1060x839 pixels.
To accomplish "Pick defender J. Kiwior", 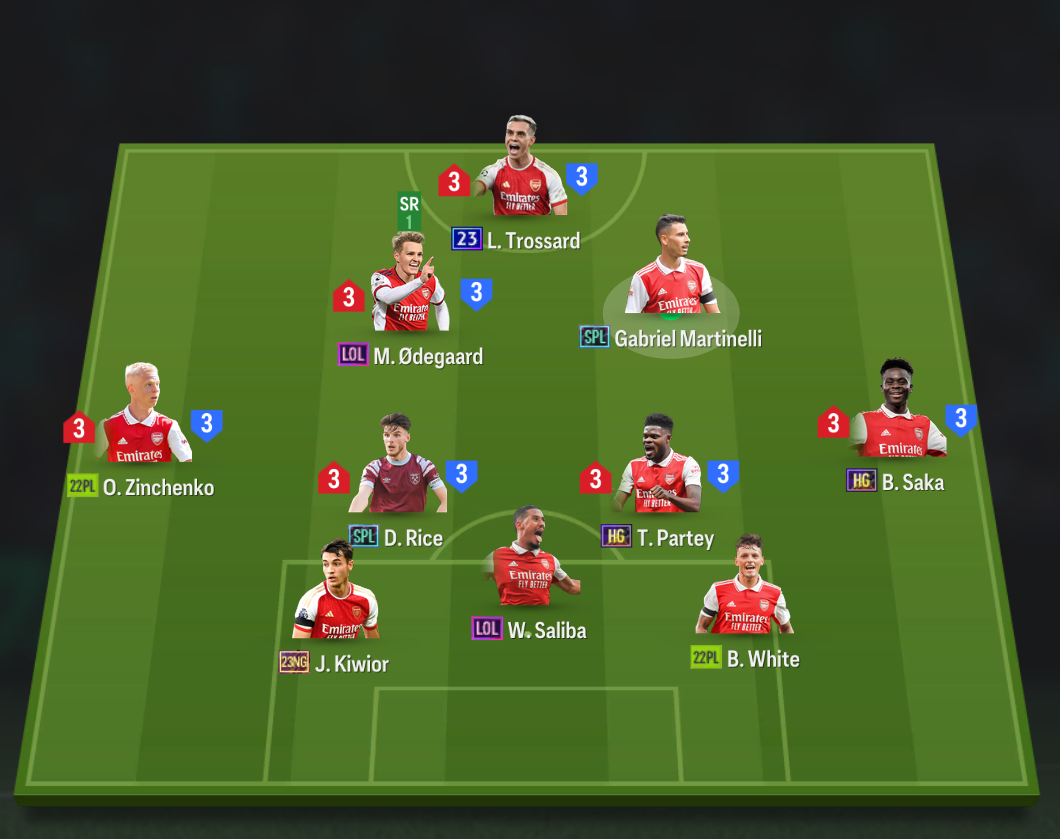I will pyautogui.click(x=336, y=596).
